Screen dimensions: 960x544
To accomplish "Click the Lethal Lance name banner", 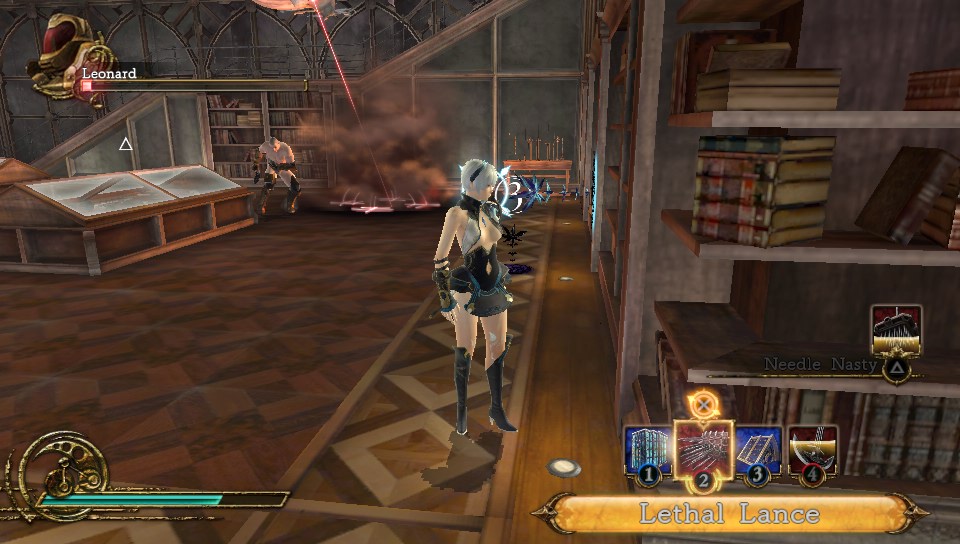I will (x=730, y=514).
